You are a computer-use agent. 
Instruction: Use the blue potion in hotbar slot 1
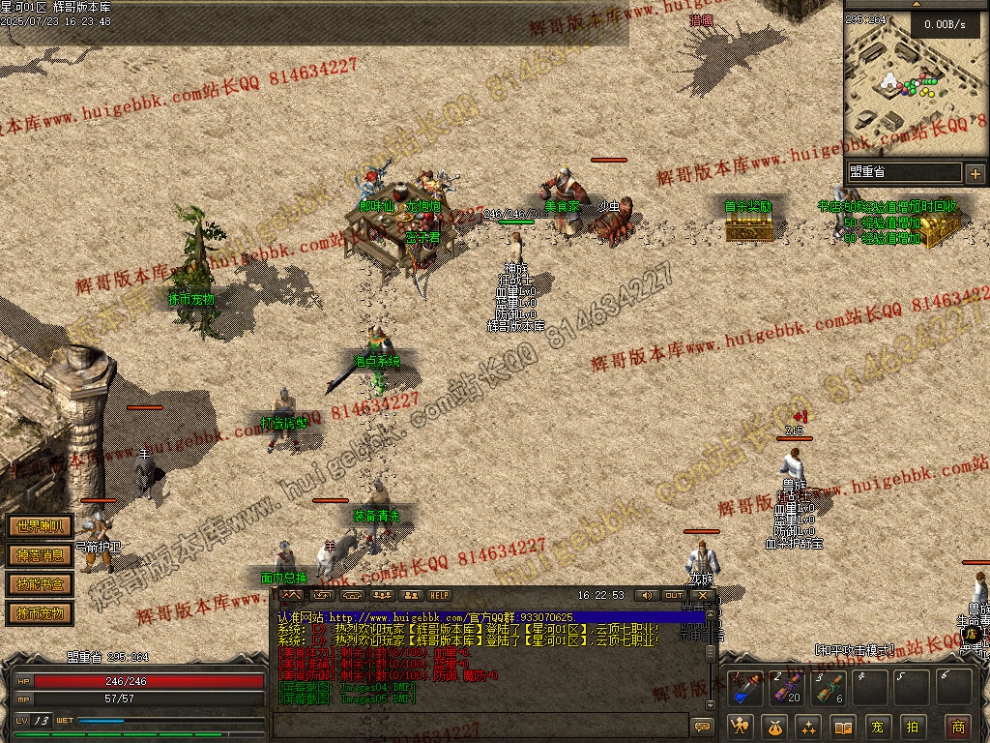tap(743, 688)
